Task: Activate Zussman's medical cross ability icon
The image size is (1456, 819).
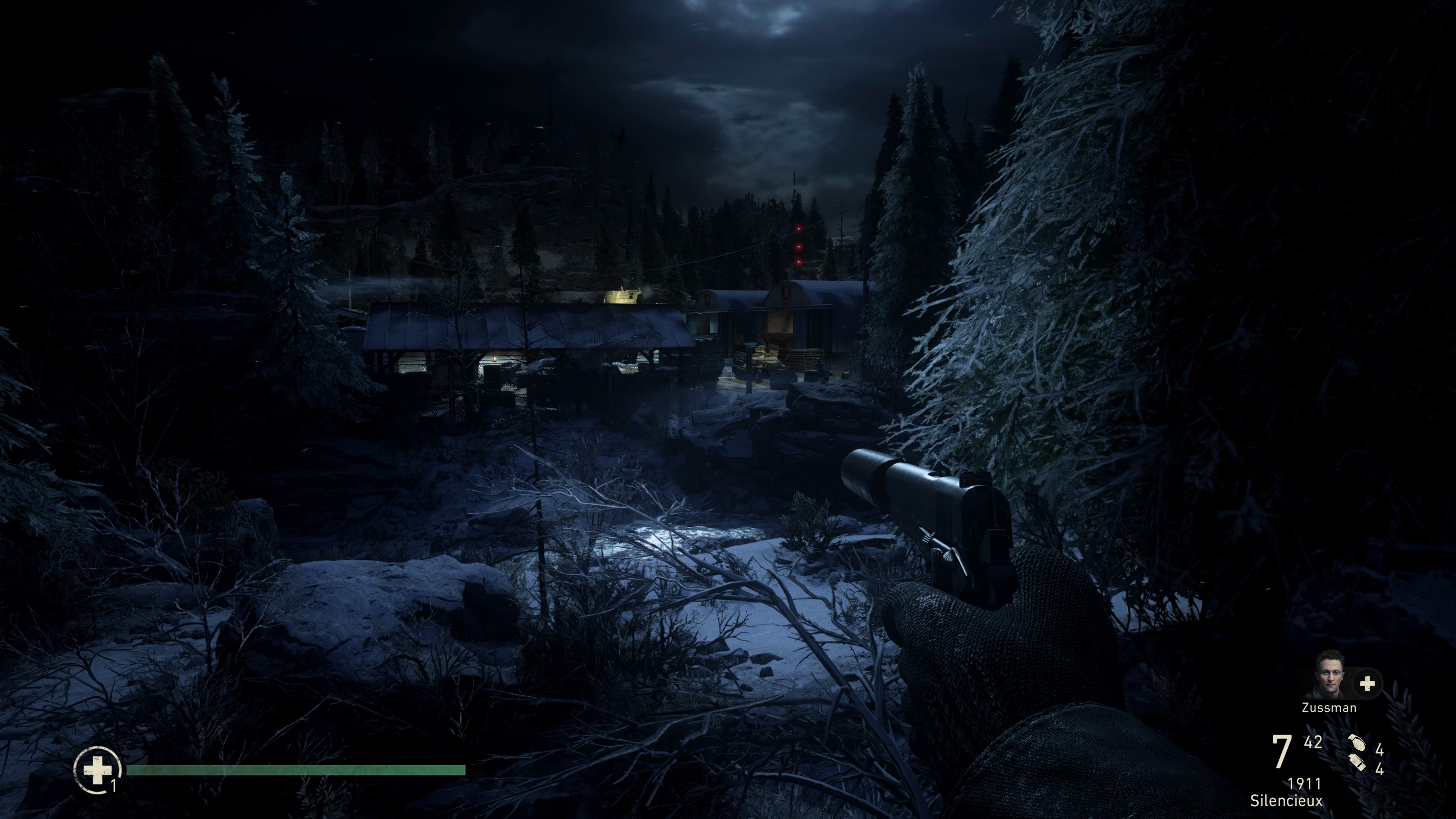Action: tap(1367, 684)
